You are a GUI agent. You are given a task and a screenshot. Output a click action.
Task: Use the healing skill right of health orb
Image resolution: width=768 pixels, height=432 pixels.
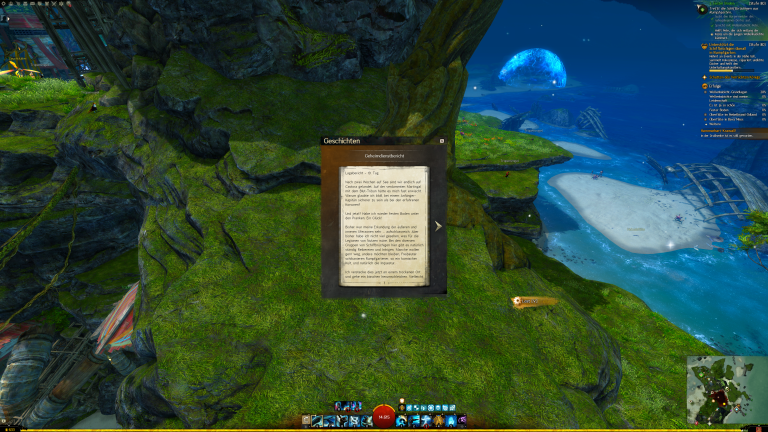402,421
